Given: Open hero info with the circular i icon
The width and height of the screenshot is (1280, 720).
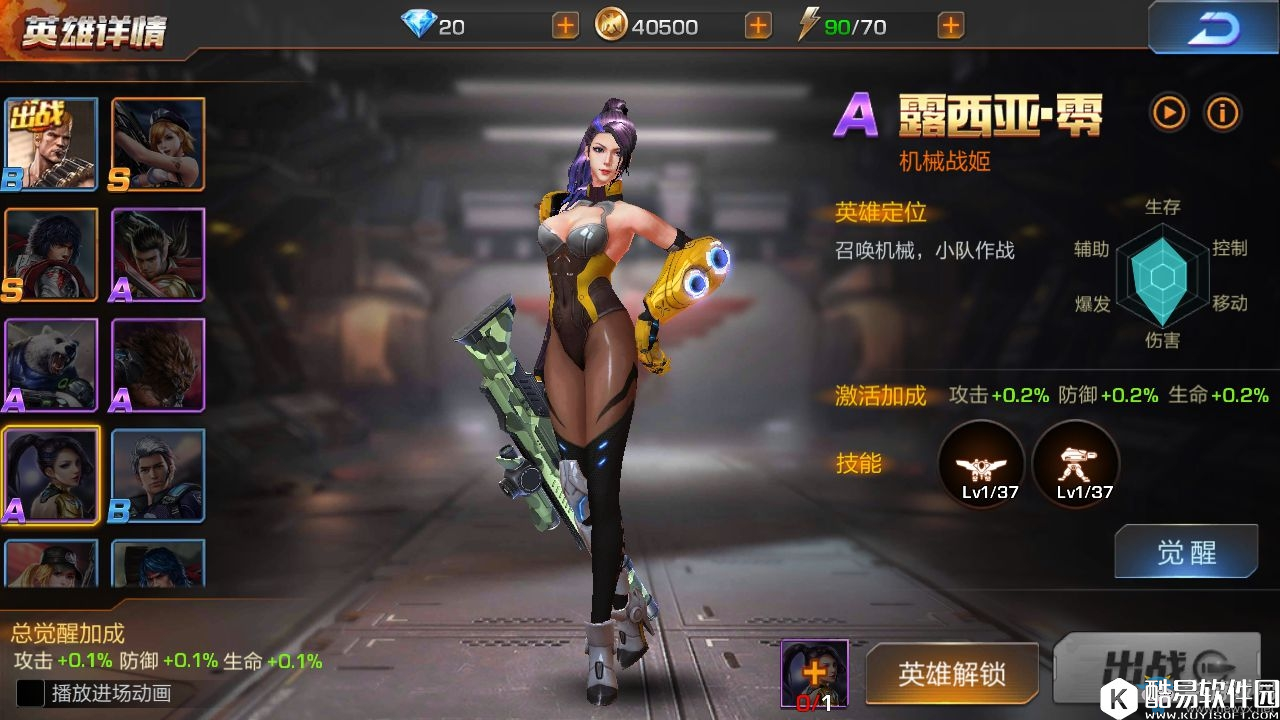Looking at the screenshot, I should (1222, 113).
